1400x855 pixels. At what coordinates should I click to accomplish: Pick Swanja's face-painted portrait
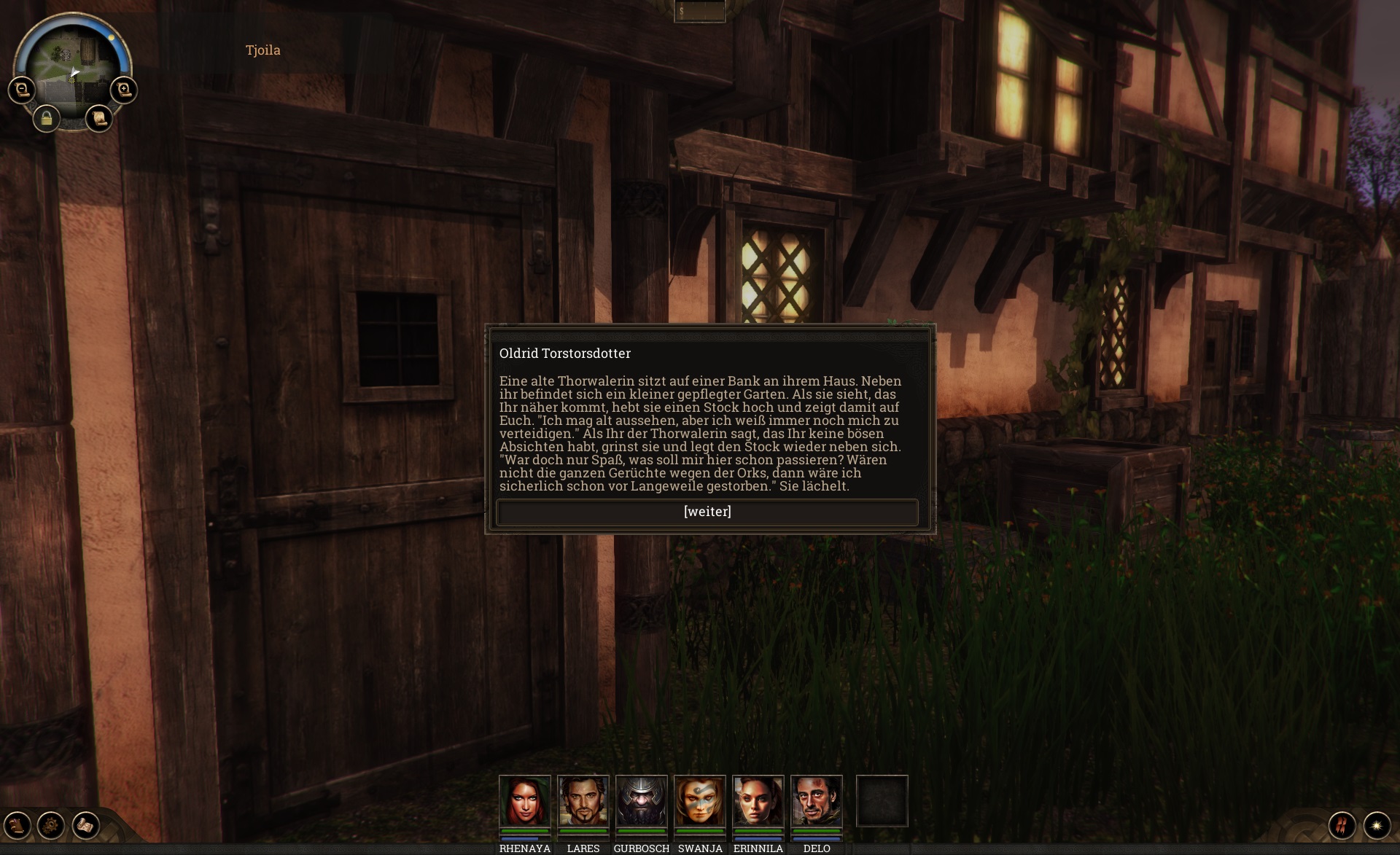(x=700, y=800)
